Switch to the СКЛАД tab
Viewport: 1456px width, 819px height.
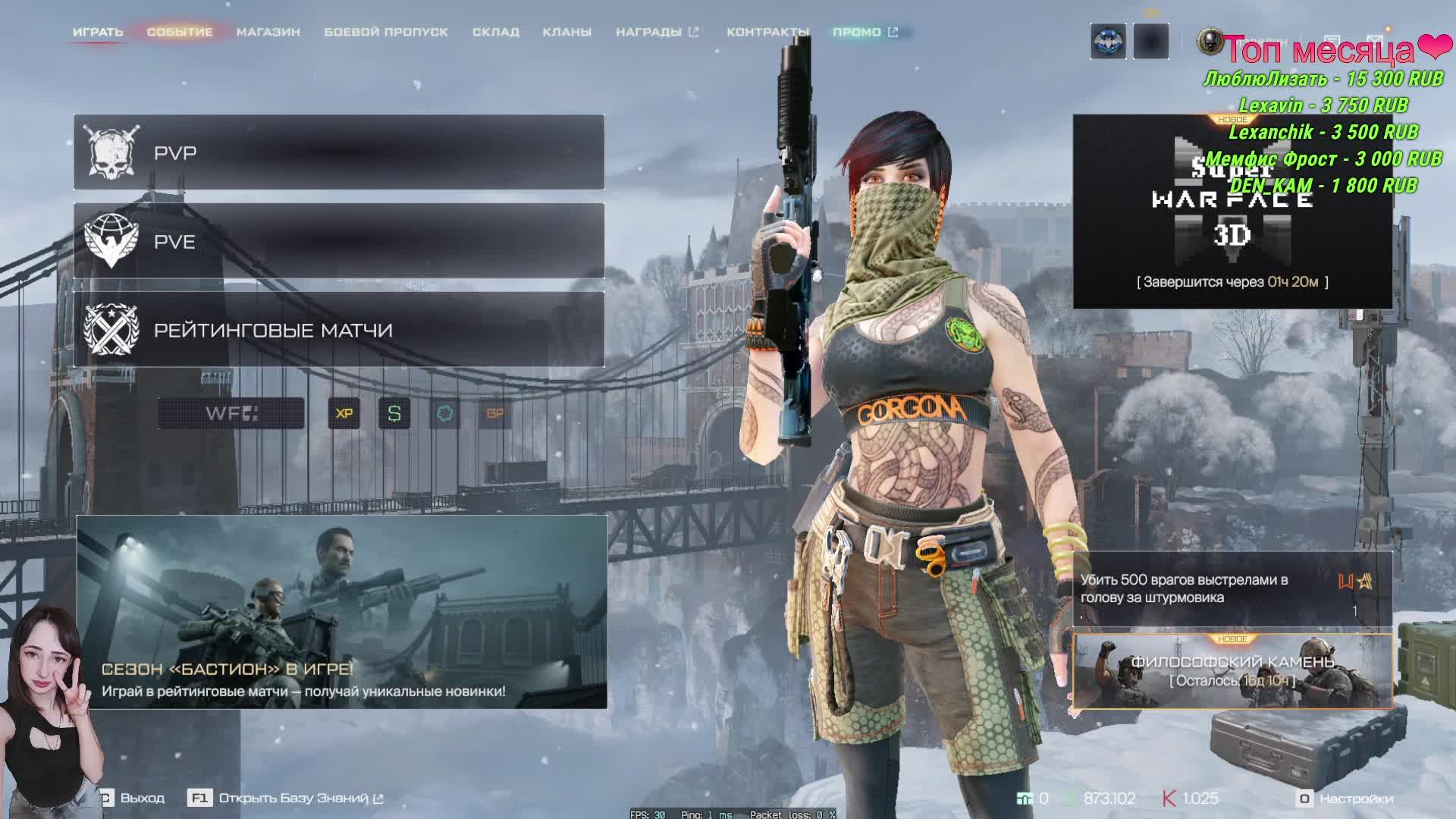pyautogui.click(x=495, y=32)
